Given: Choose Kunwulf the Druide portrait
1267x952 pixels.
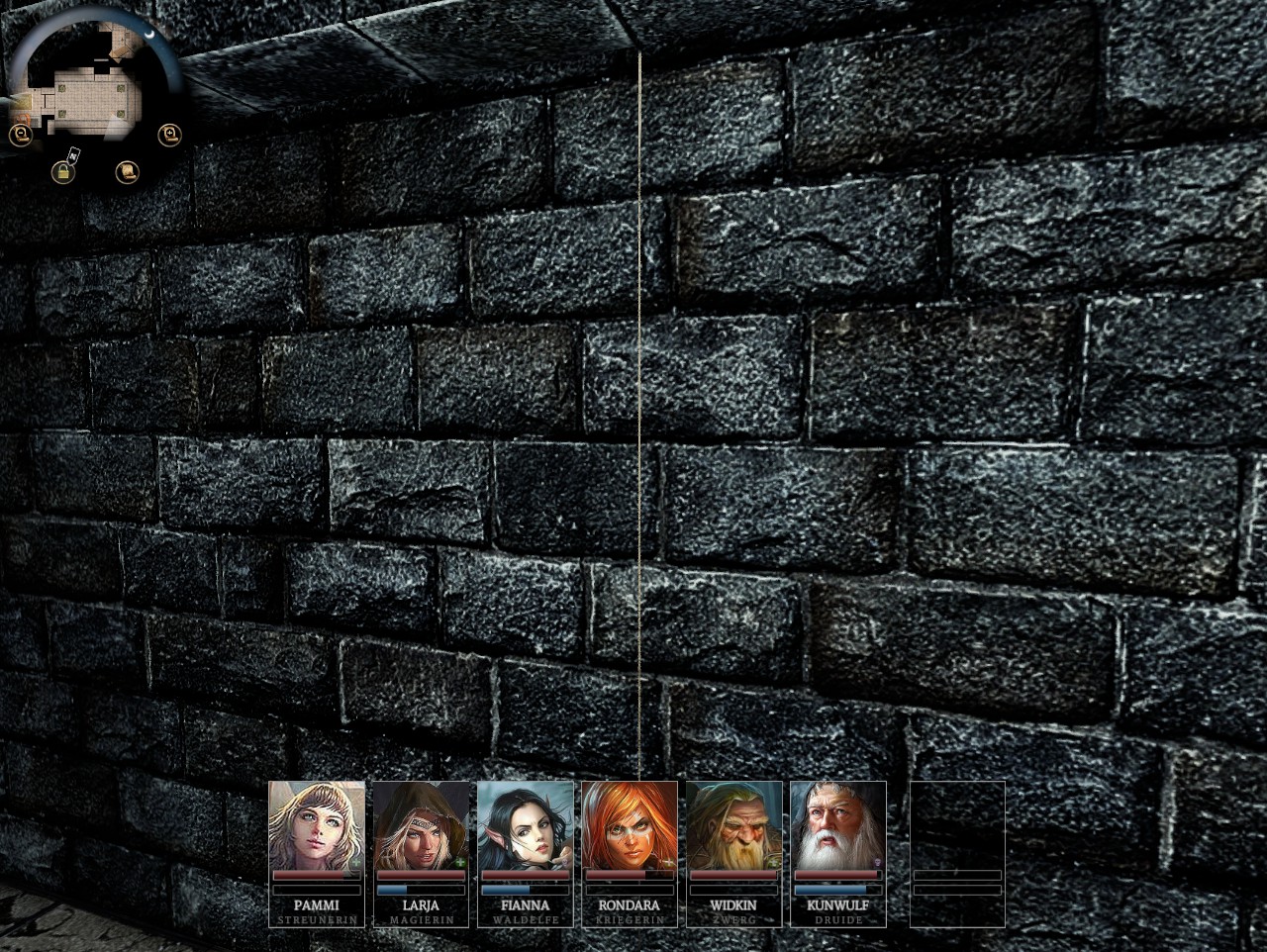Looking at the screenshot, I should tap(837, 825).
